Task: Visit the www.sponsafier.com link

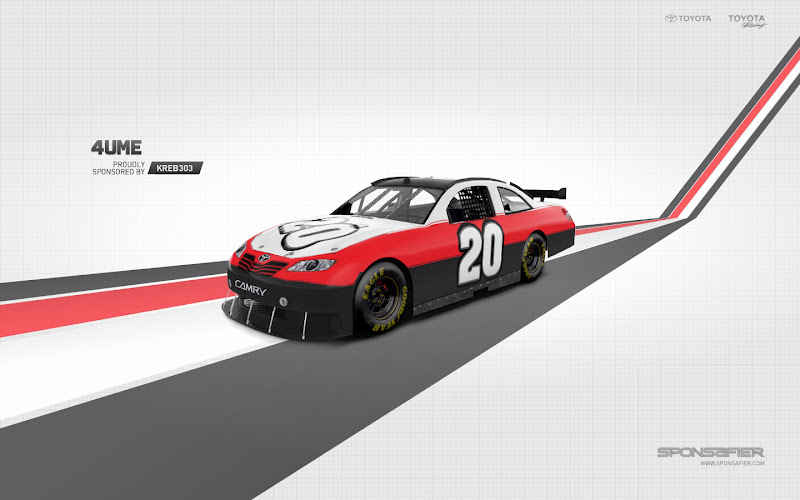Action: (x=732, y=463)
